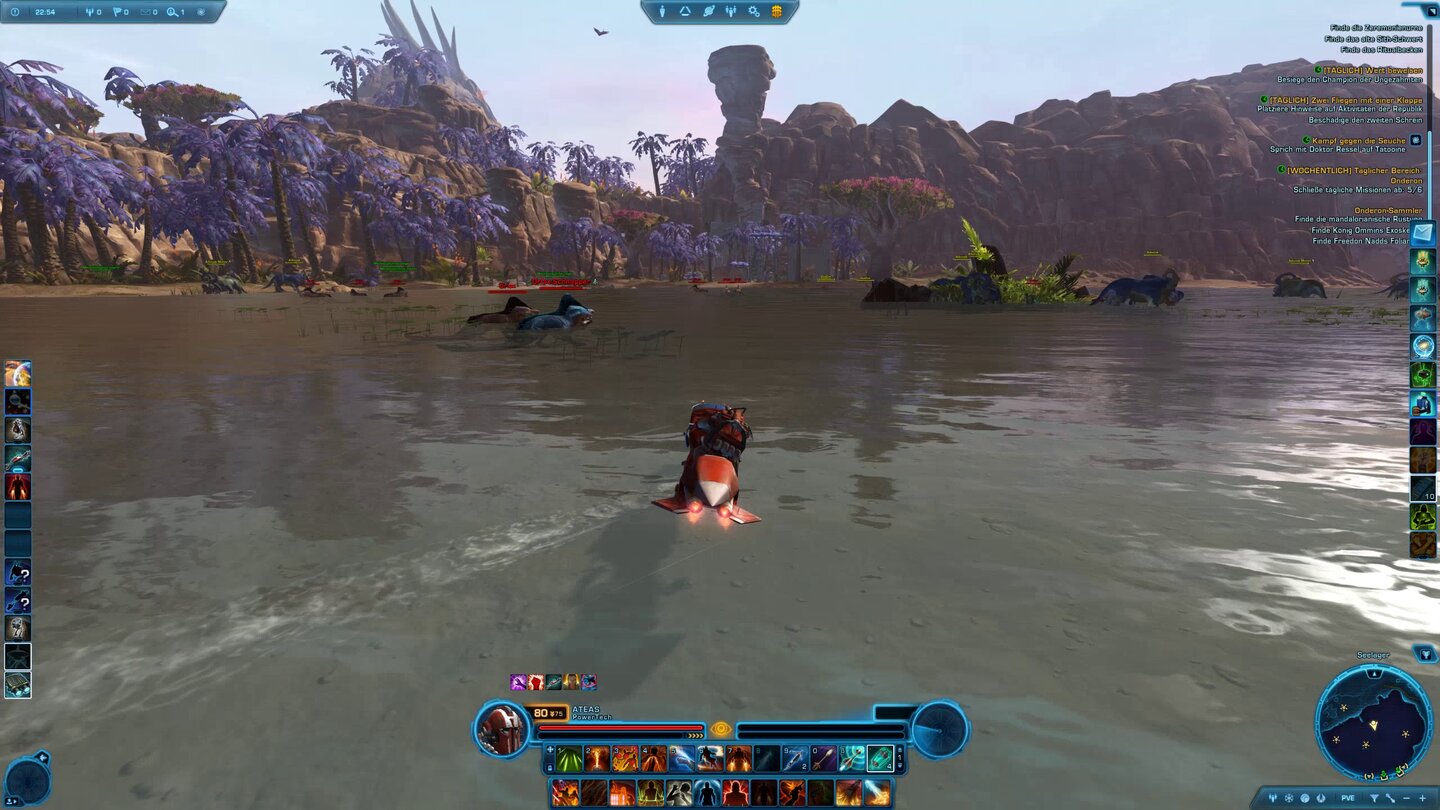
Task: Open the character sheet via the person icon
Action: coord(662,11)
